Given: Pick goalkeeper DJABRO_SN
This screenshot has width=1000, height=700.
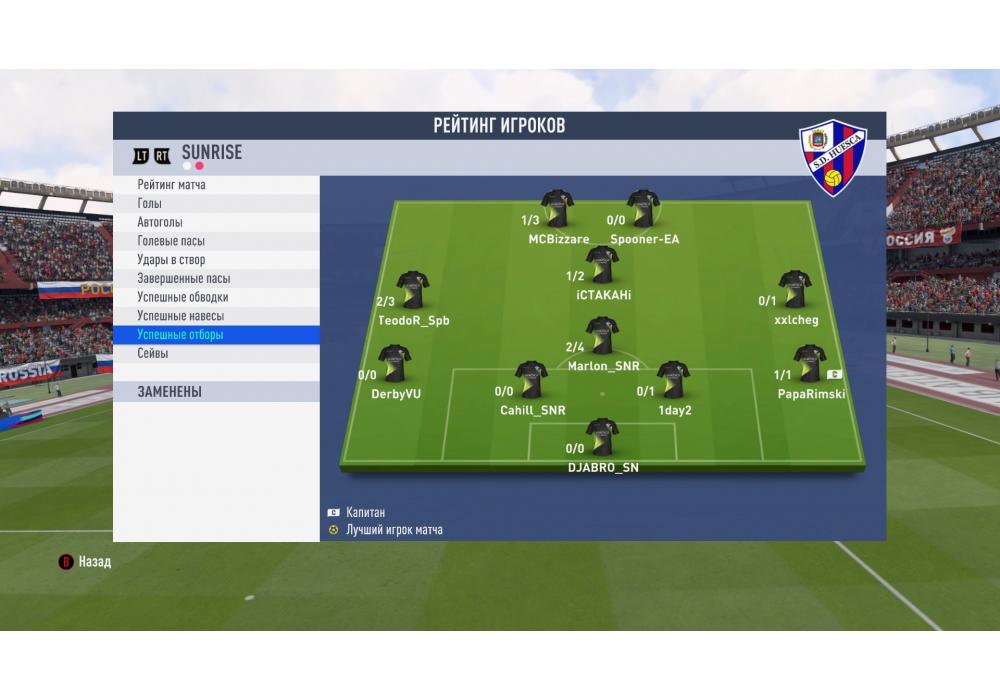Looking at the screenshot, I should point(602,438).
